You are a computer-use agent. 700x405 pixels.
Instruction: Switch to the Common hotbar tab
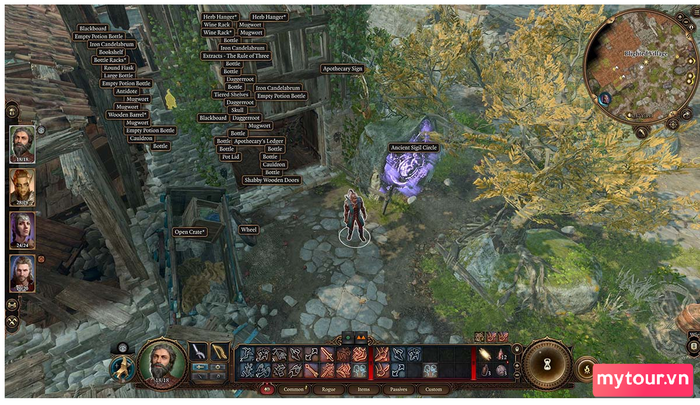pos(294,389)
